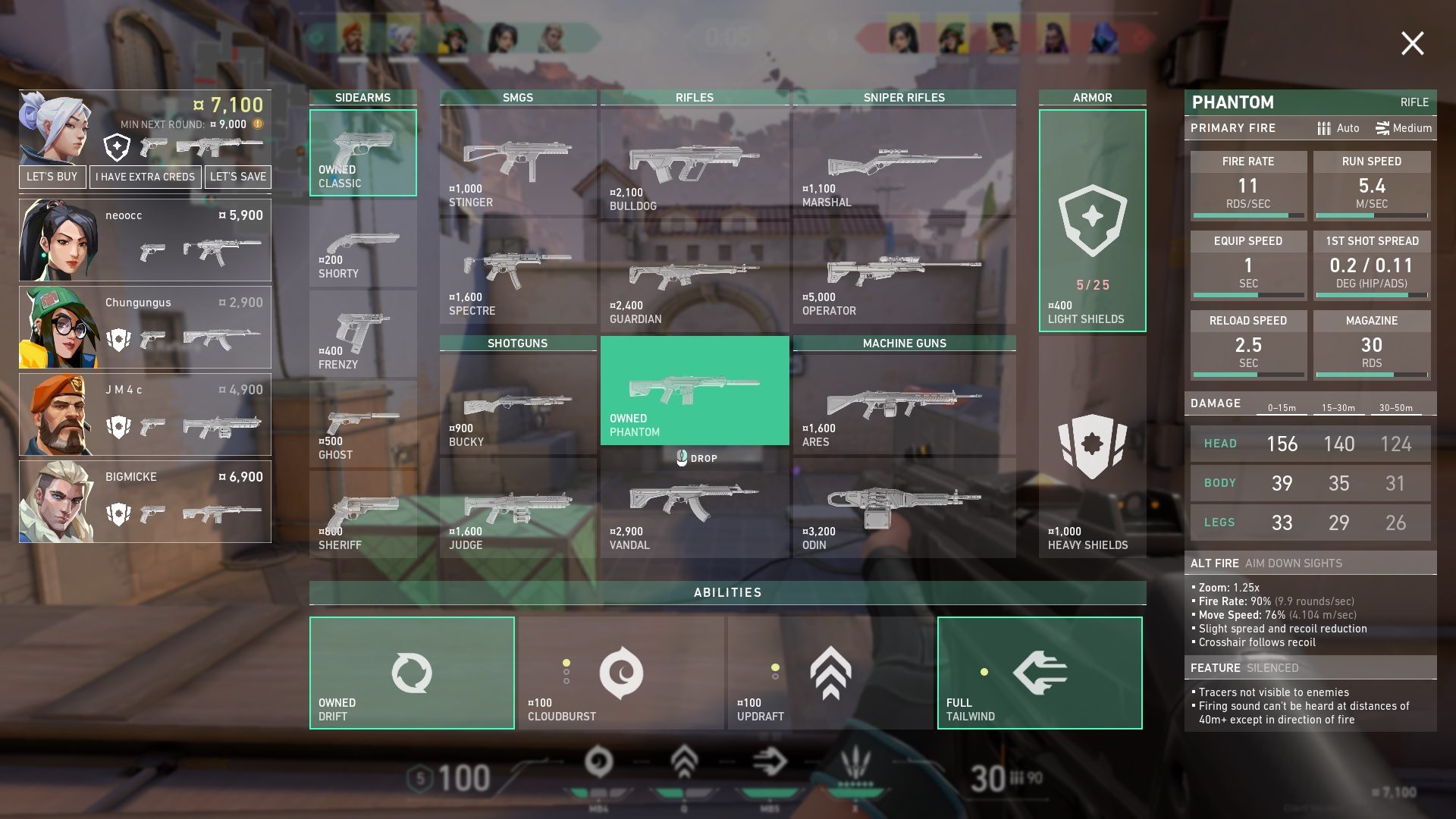Purchase the Judge shotgun

click(x=518, y=504)
